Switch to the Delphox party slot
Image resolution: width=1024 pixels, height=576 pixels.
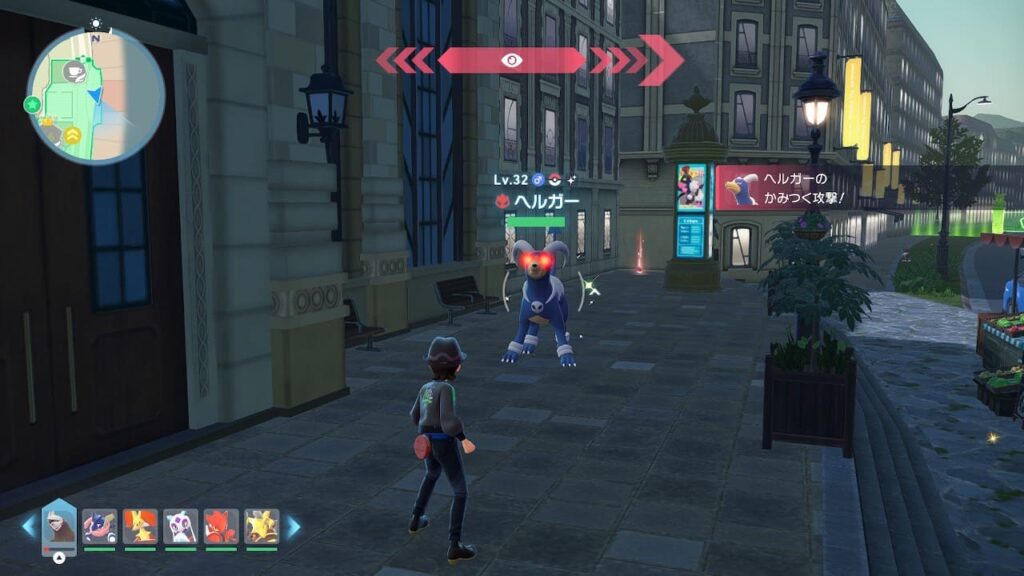pyautogui.click(x=140, y=526)
